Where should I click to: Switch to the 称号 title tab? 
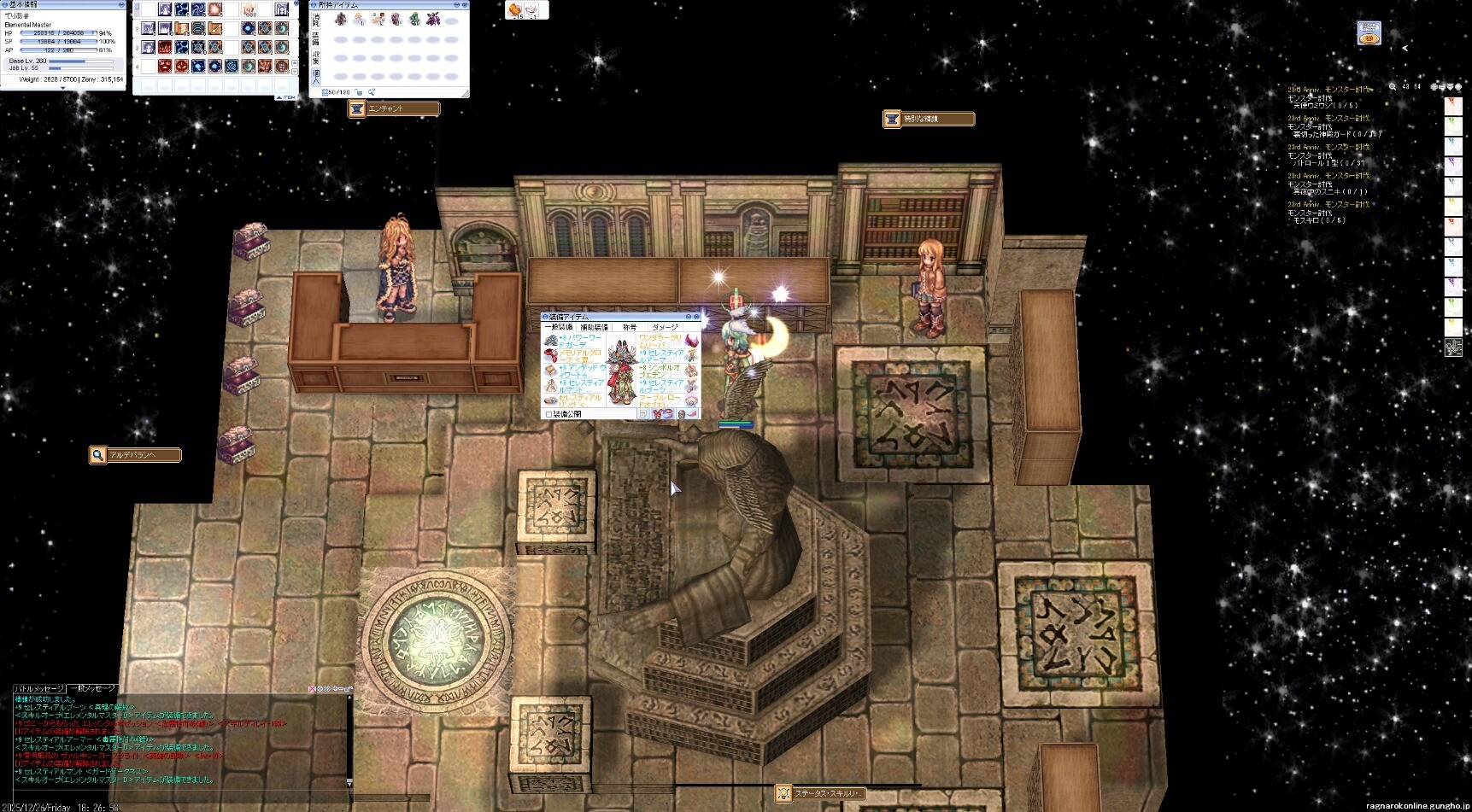pos(630,328)
